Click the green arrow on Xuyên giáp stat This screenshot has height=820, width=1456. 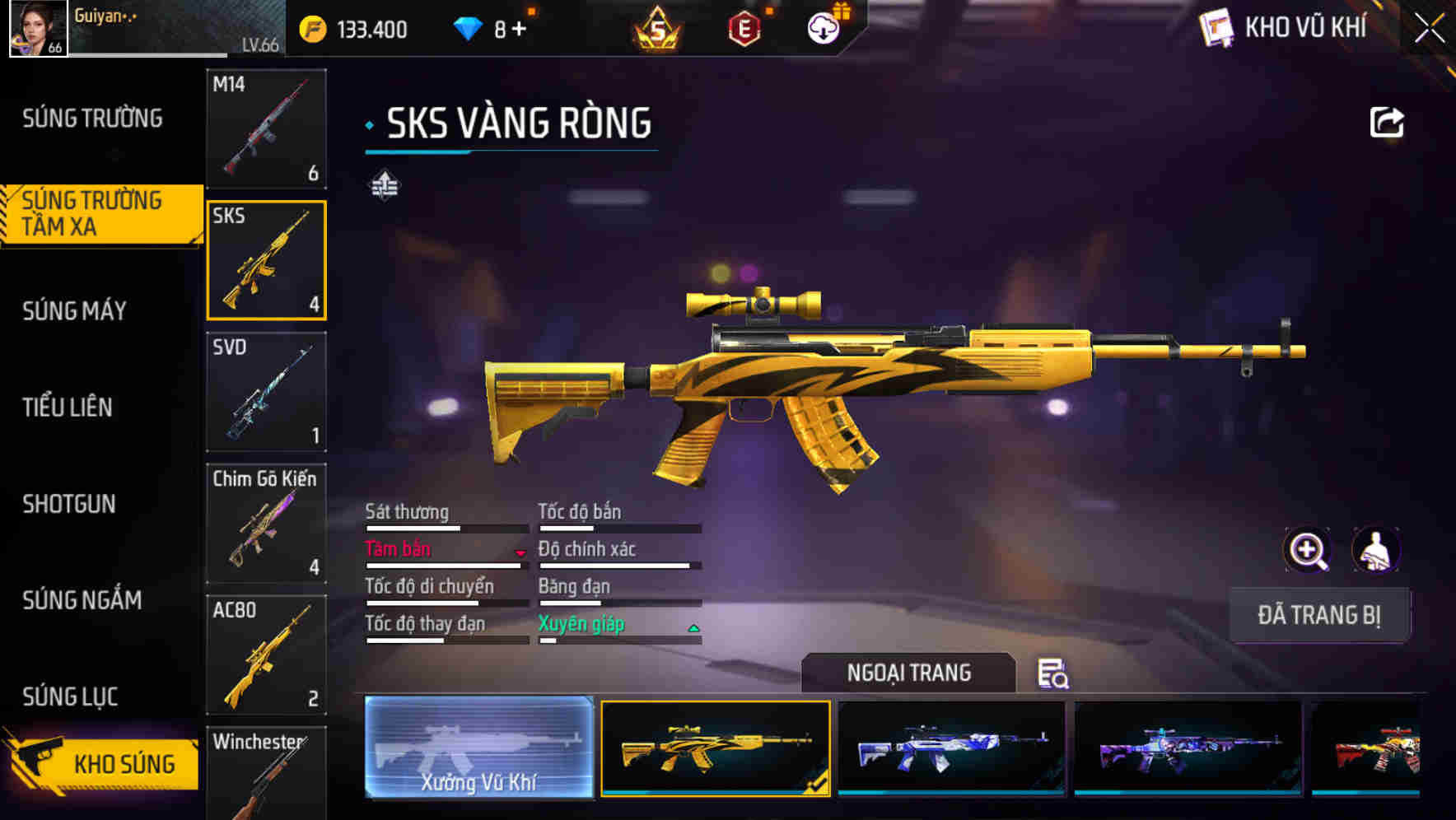tap(692, 627)
